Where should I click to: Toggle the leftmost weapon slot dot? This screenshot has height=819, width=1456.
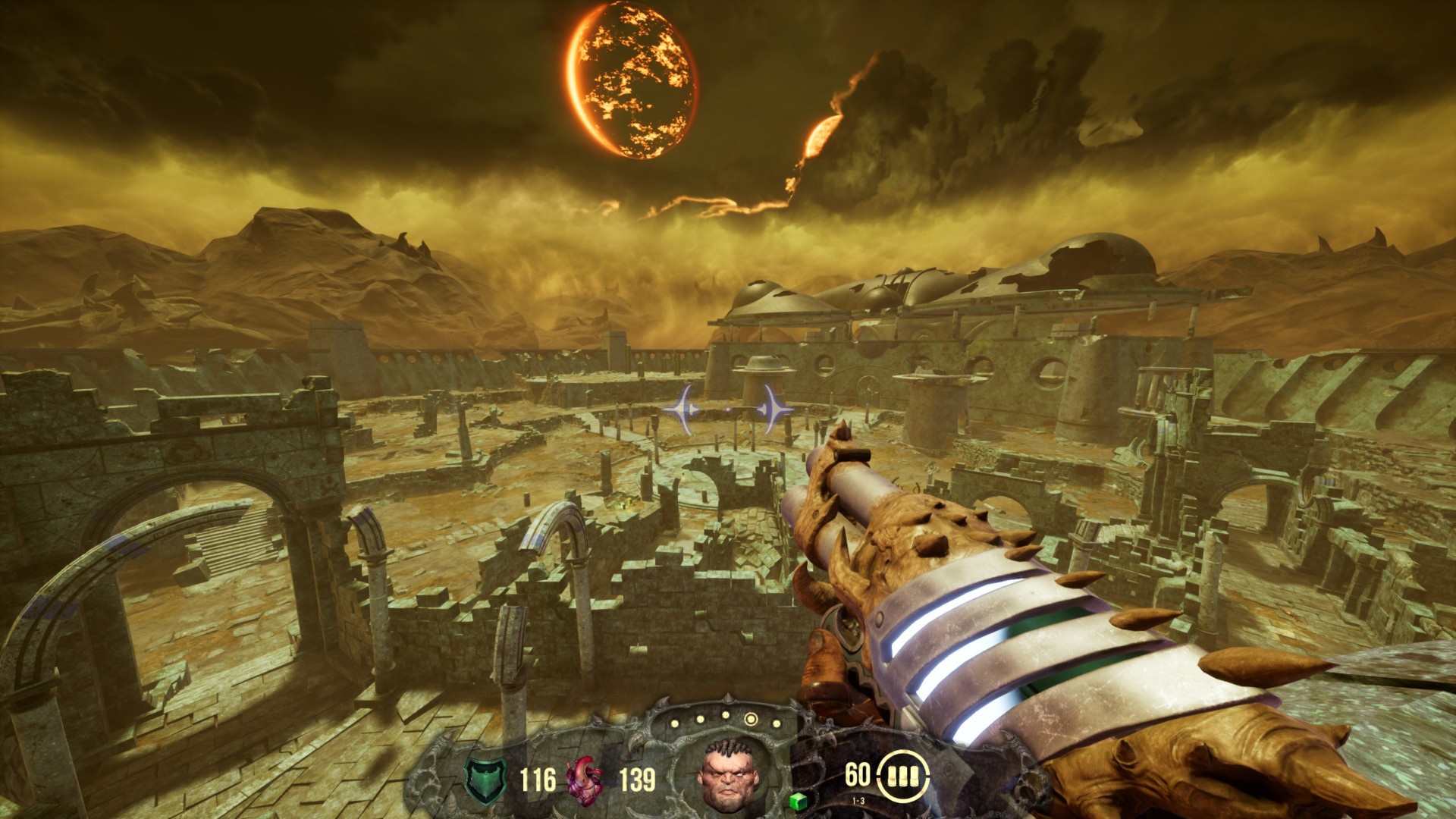[674, 722]
